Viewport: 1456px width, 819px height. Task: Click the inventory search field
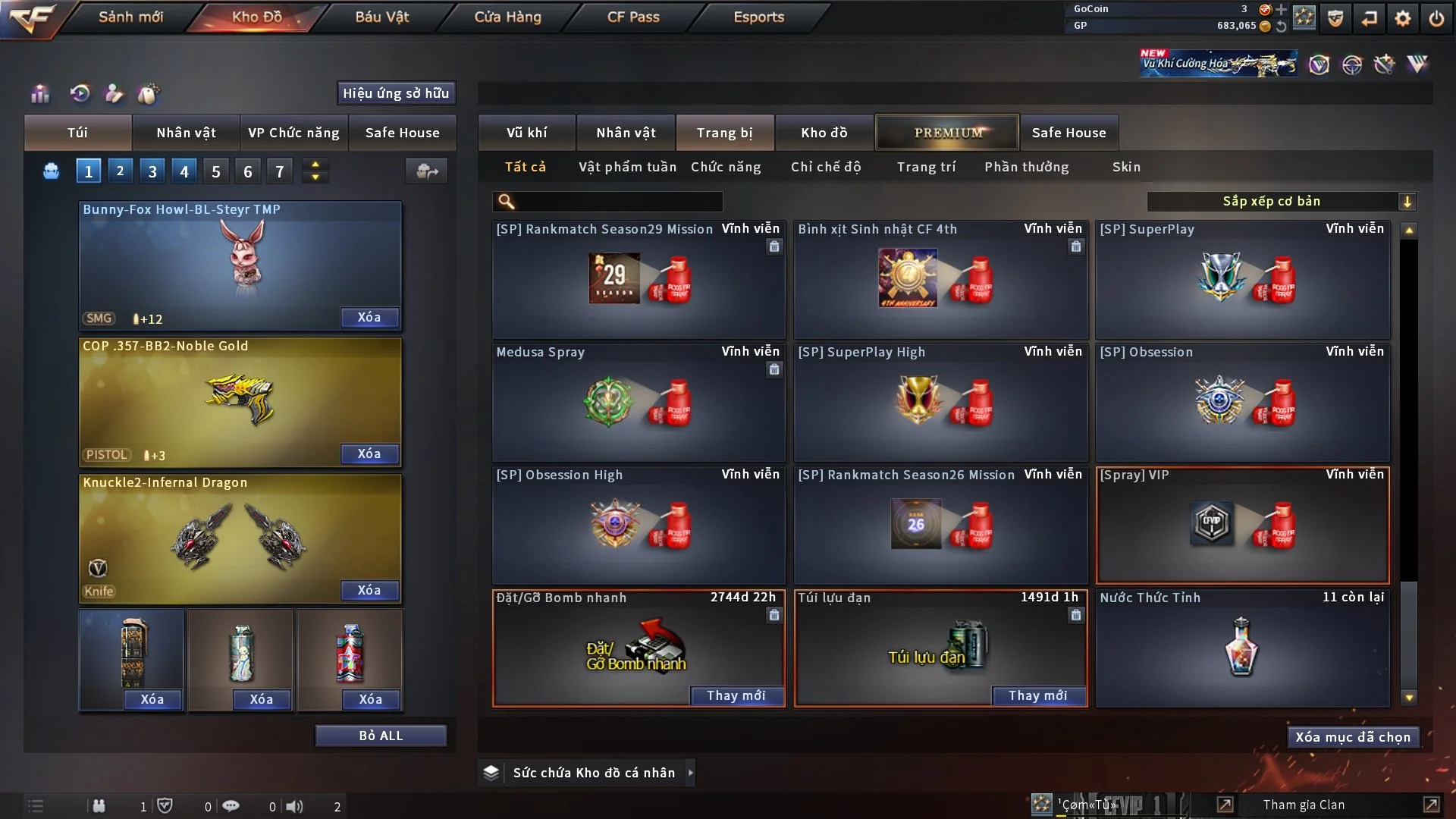[618, 201]
